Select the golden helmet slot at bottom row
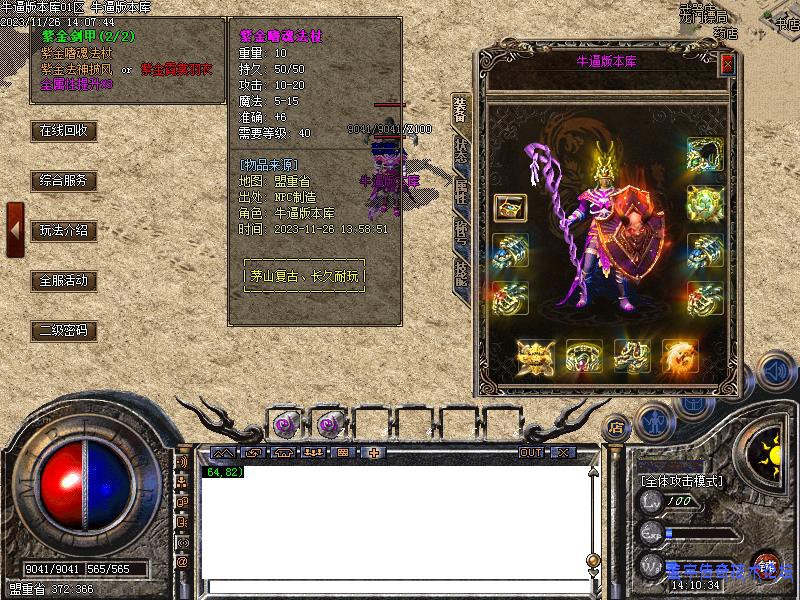Screen dimensions: 800x600 point(535,356)
